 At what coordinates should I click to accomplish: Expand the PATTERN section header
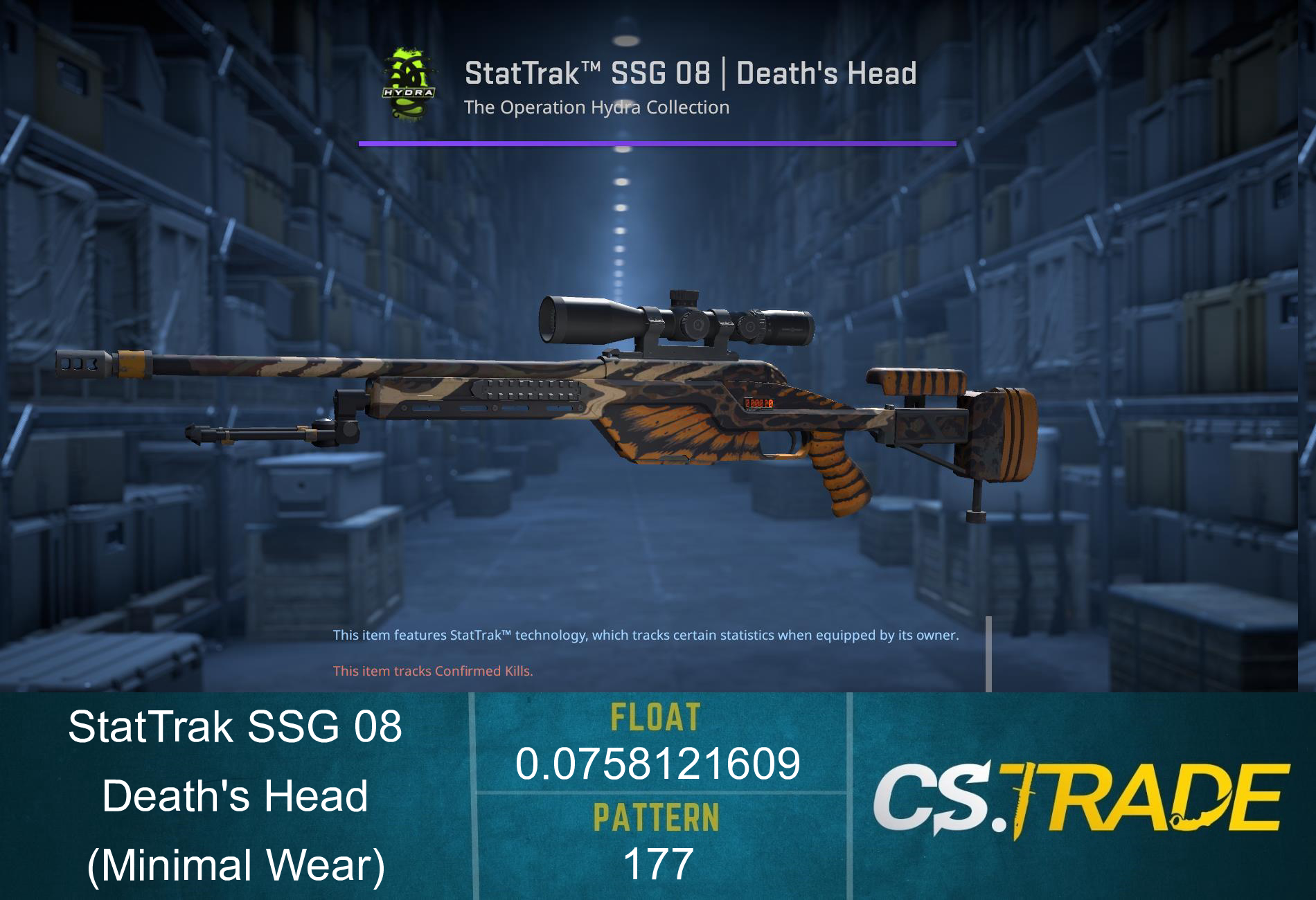(658, 818)
